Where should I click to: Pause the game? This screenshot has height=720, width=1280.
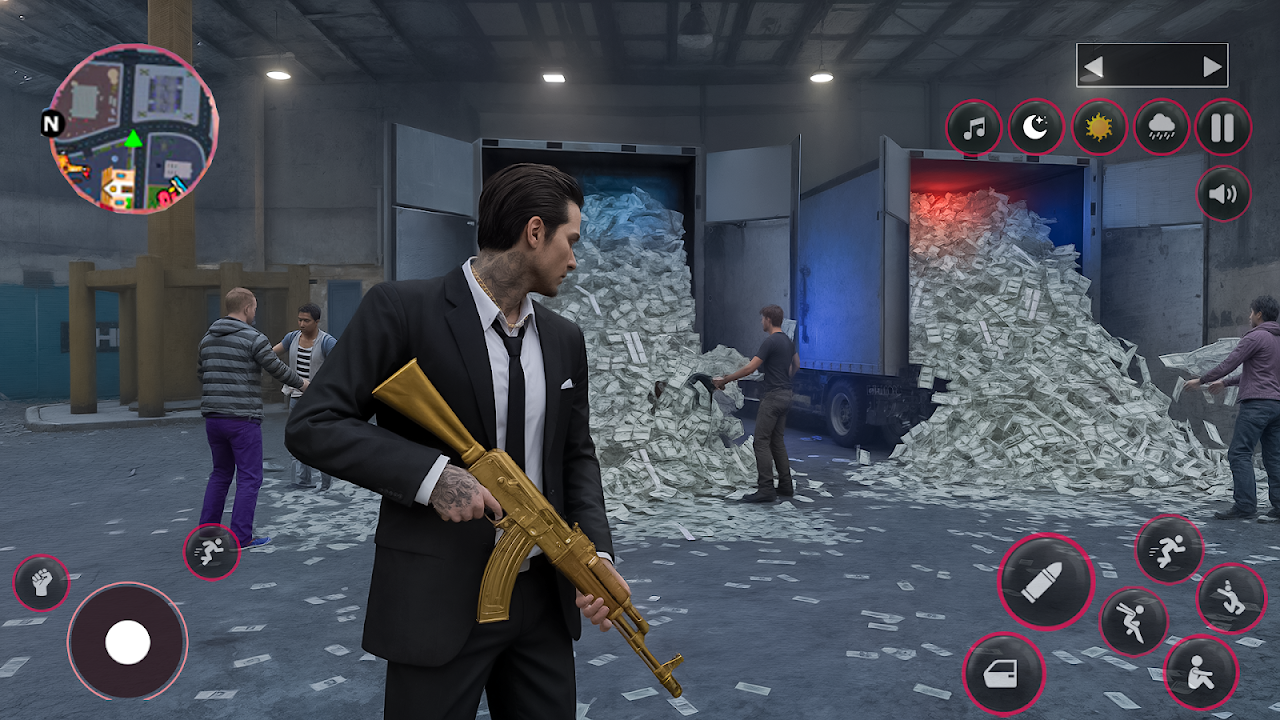(1223, 128)
